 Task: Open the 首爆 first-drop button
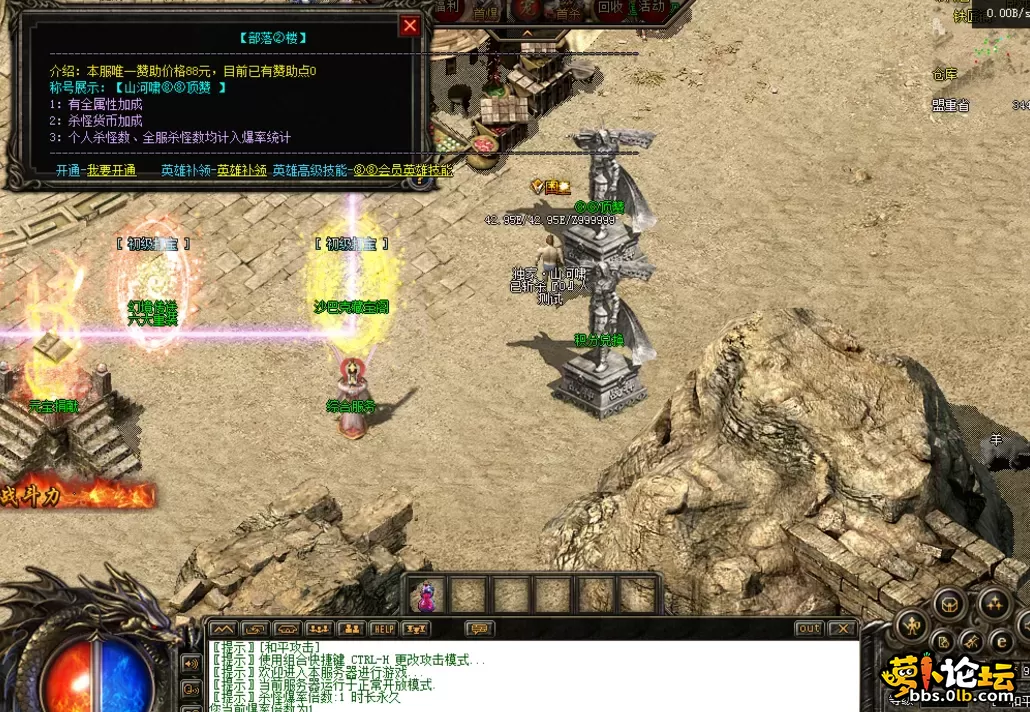485,12
